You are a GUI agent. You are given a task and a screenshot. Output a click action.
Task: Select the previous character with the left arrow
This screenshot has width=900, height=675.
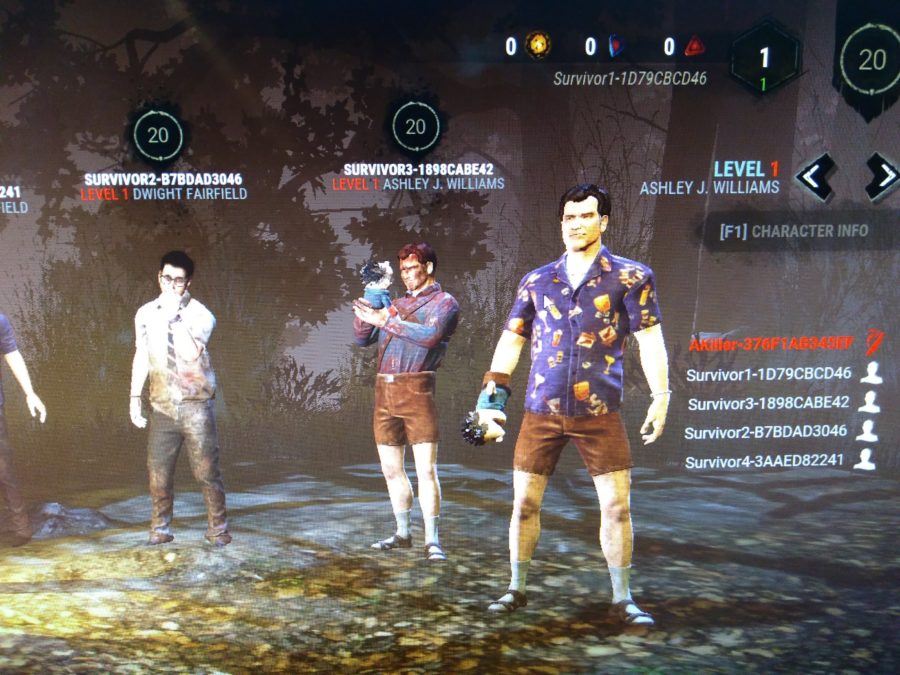pyautogui.click(x=815, y=179)
